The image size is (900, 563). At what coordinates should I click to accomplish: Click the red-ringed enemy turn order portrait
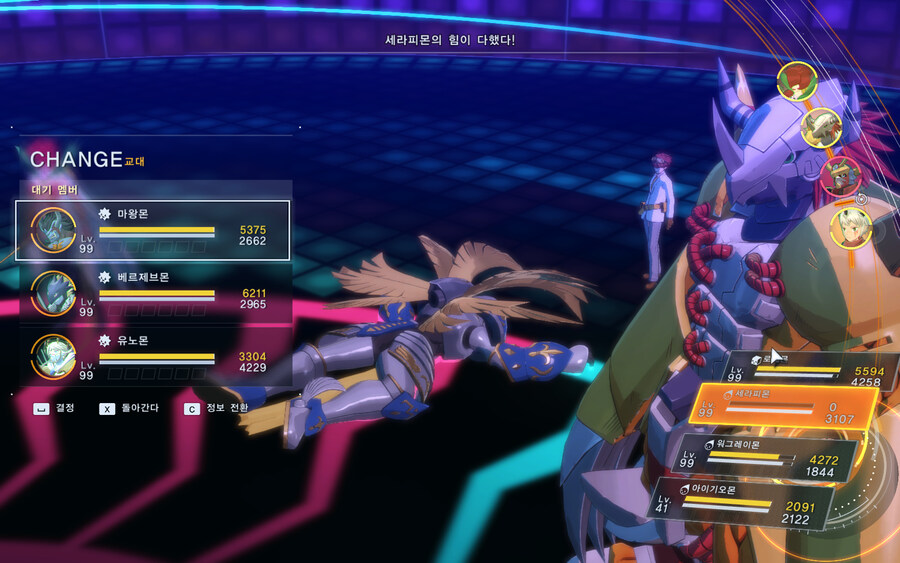click(840, 177)
